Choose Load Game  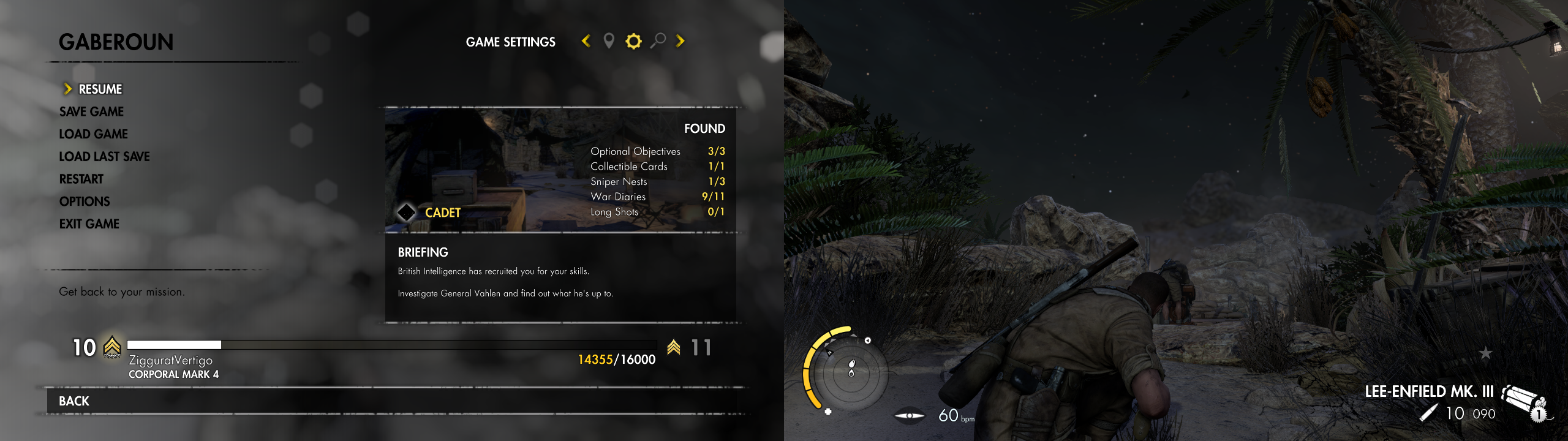coord(93,134)
